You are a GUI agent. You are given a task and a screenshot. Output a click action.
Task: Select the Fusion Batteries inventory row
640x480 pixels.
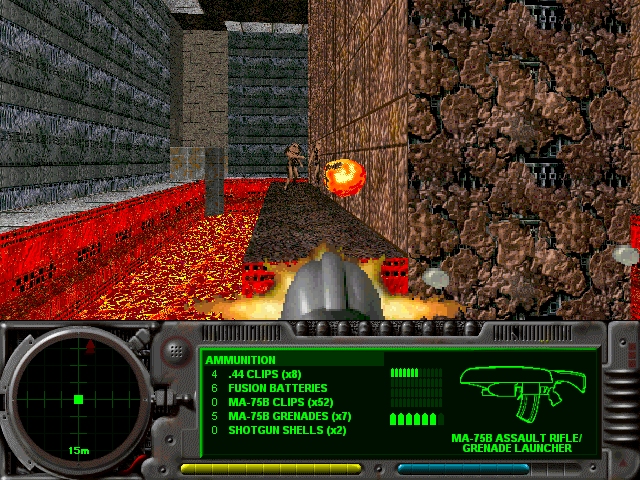tap(270, 388)
